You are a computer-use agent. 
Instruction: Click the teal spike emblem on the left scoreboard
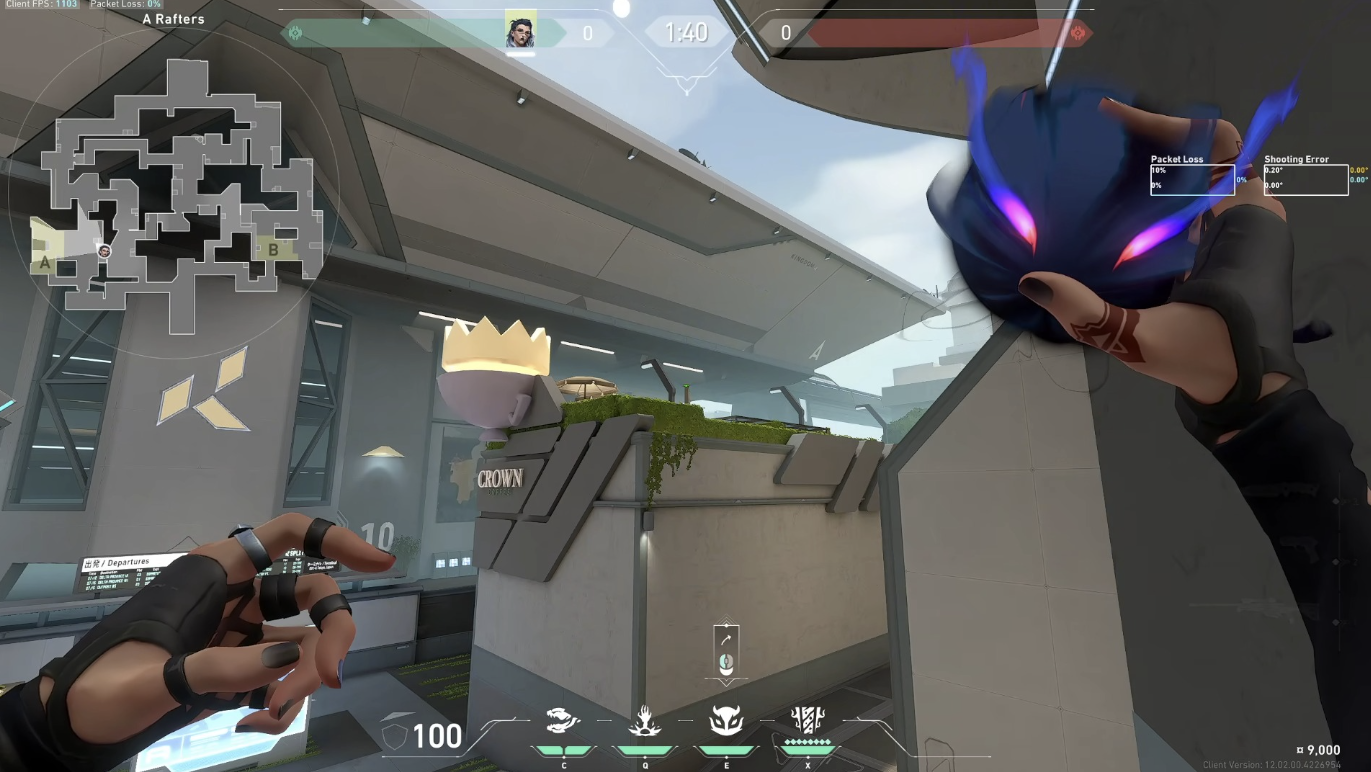coord(292,33)
